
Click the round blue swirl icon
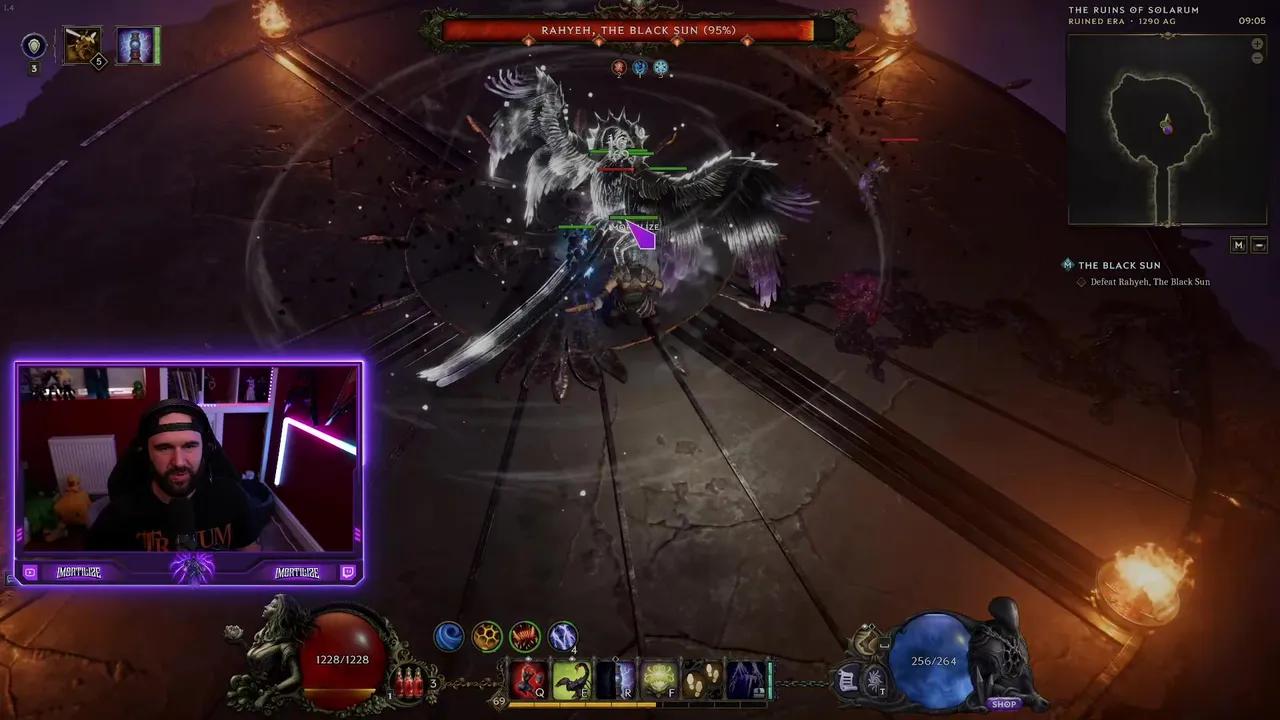point(448,636)
